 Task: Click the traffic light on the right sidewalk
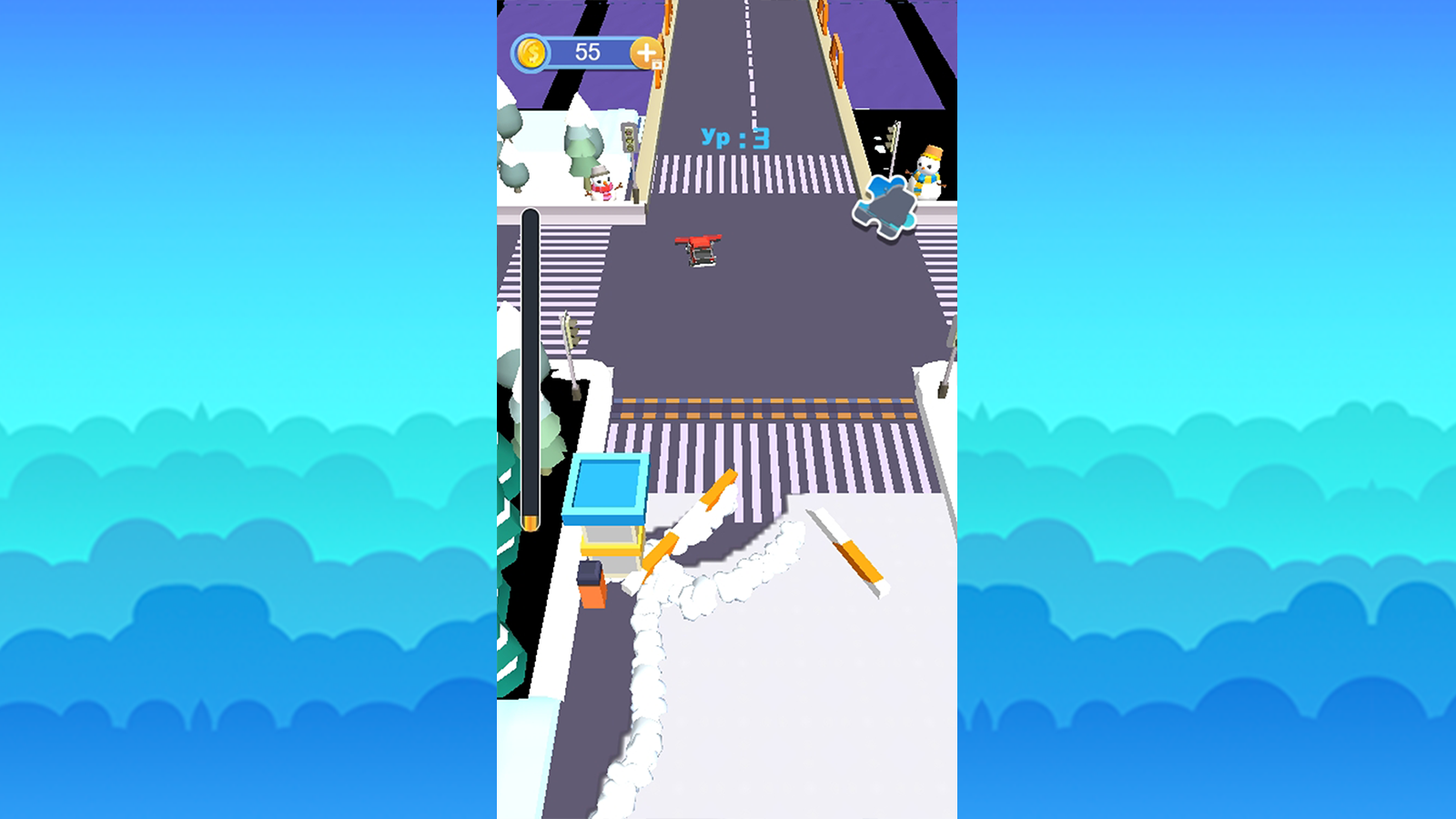pyautogui.click(x=889, y=135)
